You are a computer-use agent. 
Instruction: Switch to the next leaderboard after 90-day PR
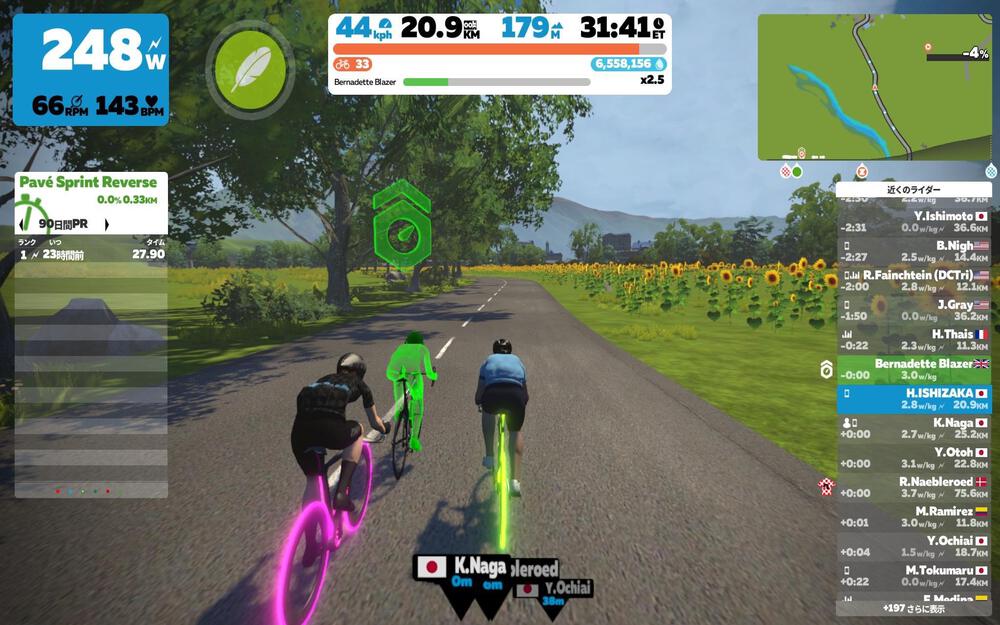(107, 225)
